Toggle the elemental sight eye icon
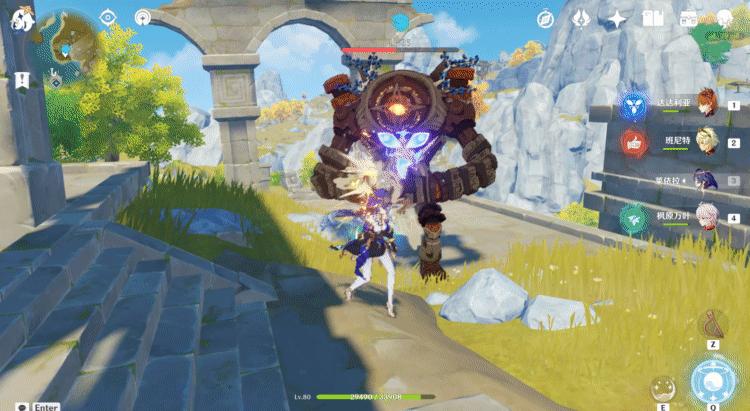 (x=108, y=17)
